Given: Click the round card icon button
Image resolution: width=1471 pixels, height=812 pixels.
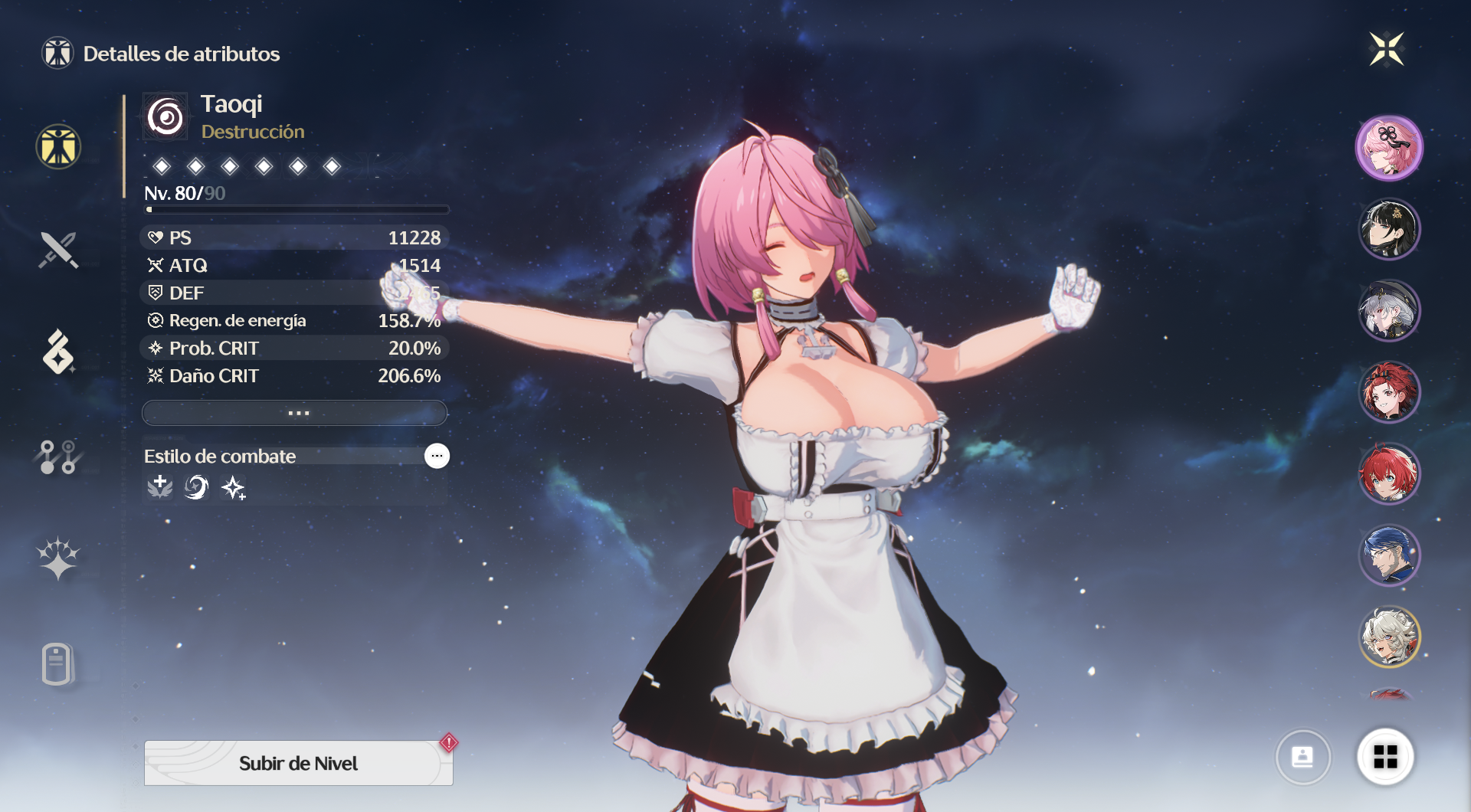Looking at the screenshot, I should tap(1302, 757).
